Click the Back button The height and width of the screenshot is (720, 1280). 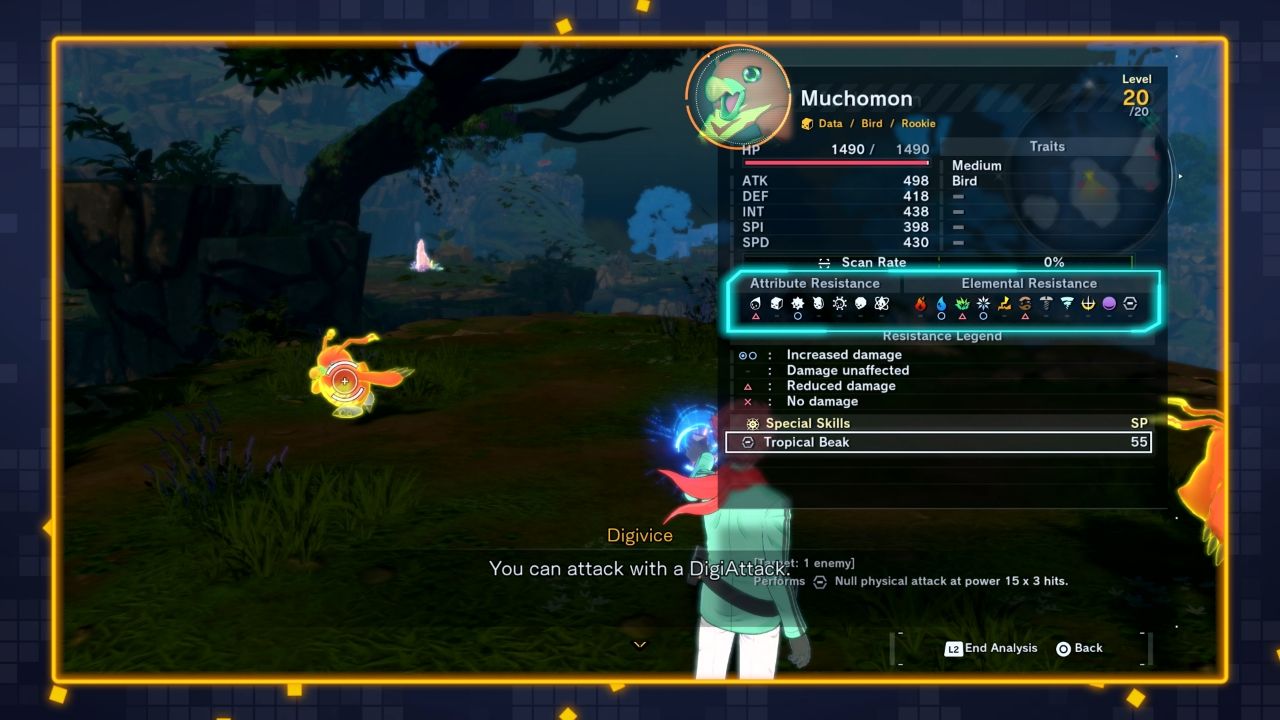pyautogui.click(x=1080, y=648)
